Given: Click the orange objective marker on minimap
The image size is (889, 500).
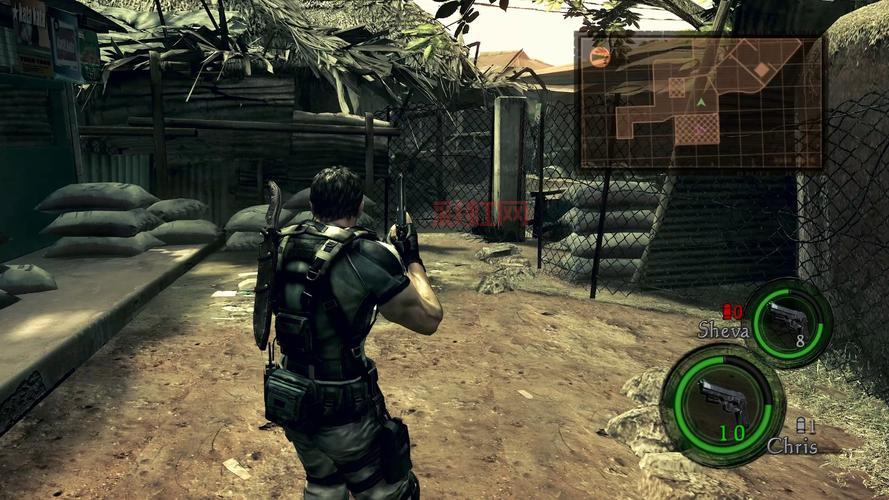Looking at the screenshot, I should pyautogui.click(x=600, y=56).
